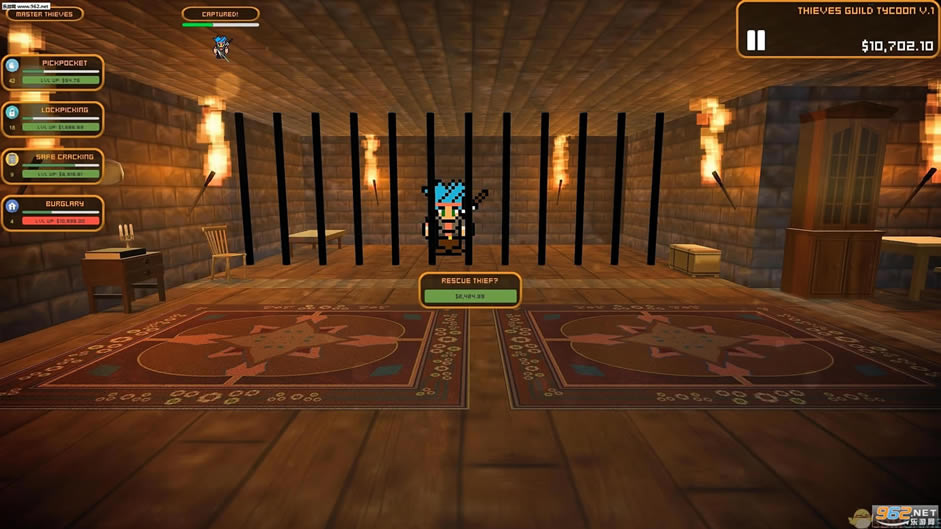
Task: Buy the Lockpicking level up
Action: (60, 127)
